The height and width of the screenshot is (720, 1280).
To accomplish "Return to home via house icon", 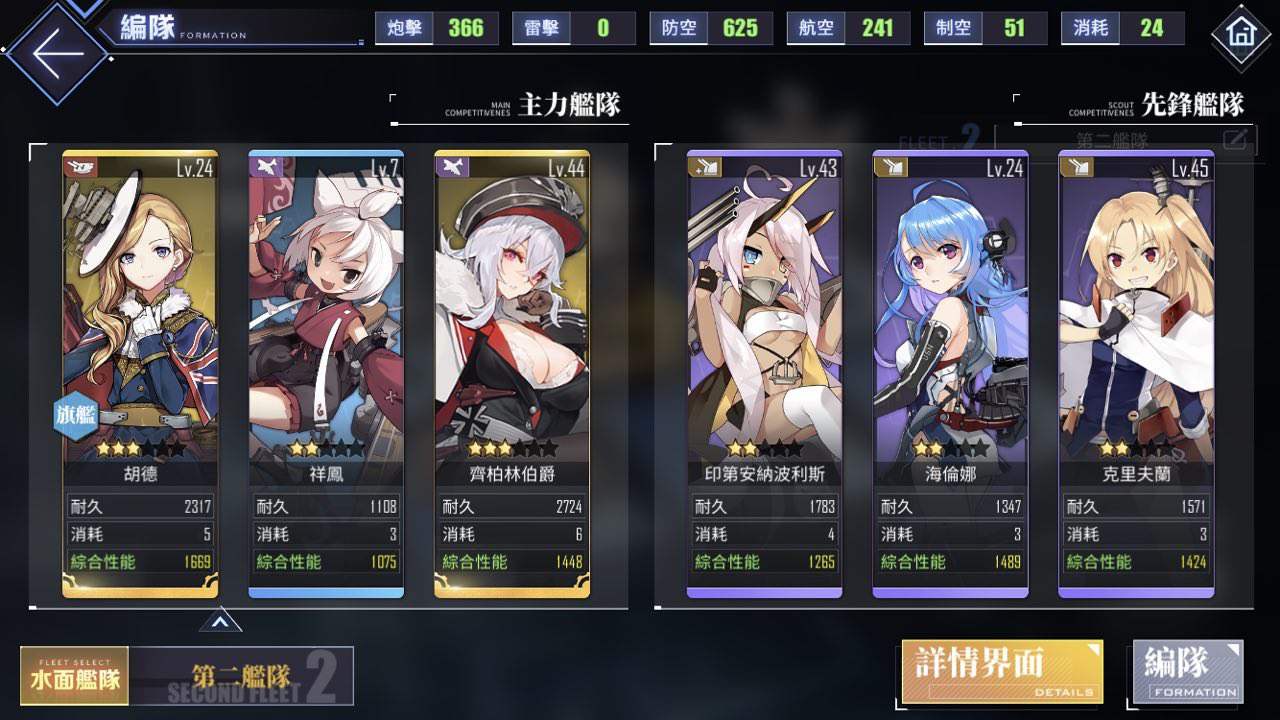I will click(x=1241, y=35).
